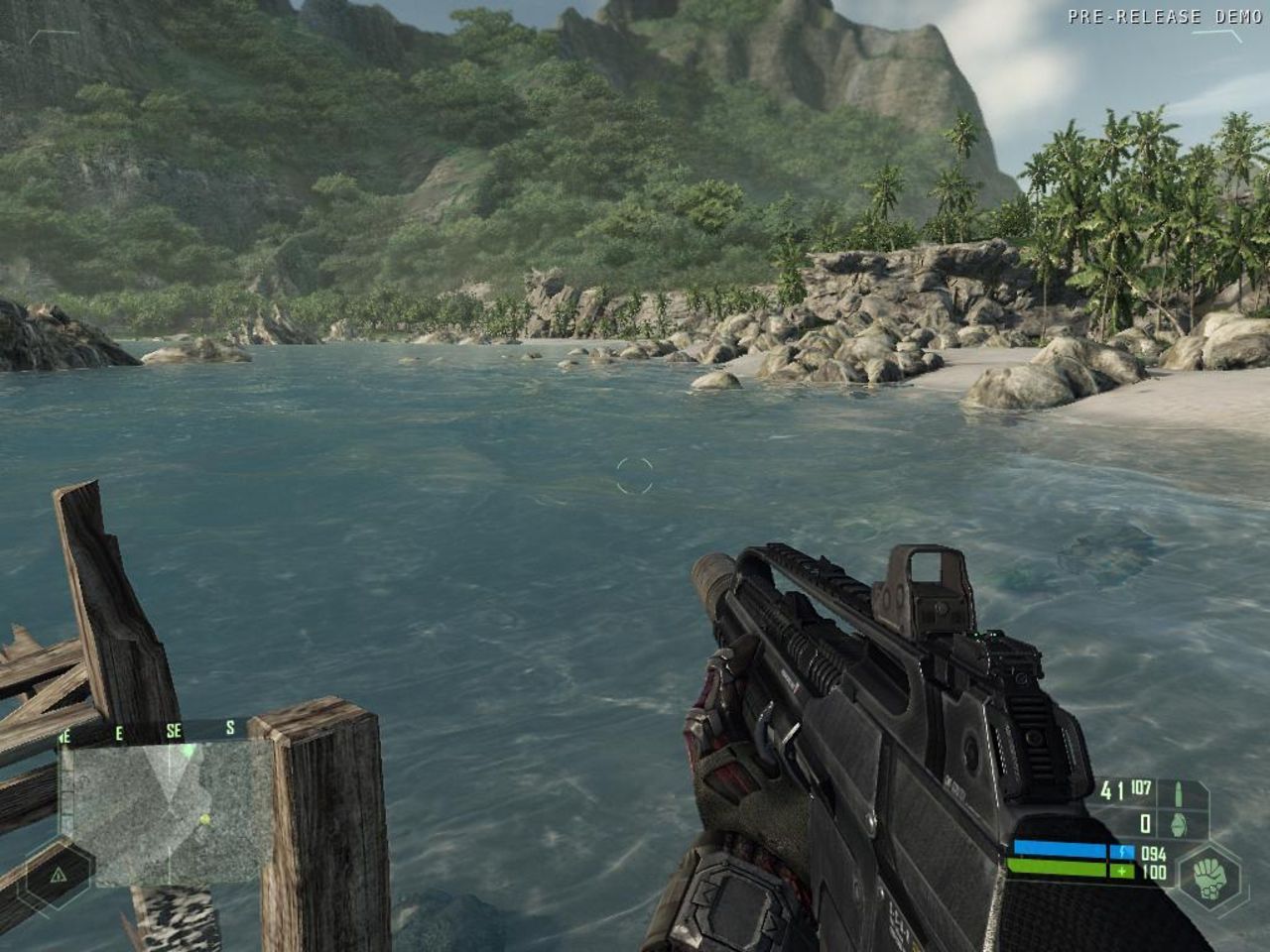
Task: Click the green player marker on minimap
Action: (186, 751)
